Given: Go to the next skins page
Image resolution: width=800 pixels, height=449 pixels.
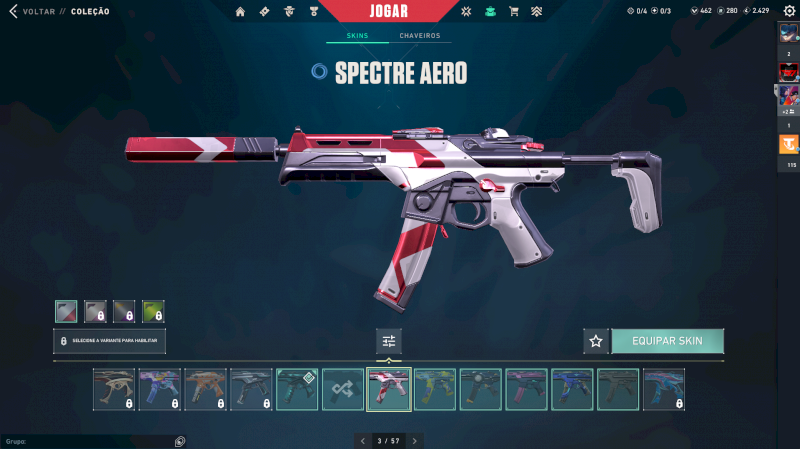Looking at the screenshot, I should (415, 440).
